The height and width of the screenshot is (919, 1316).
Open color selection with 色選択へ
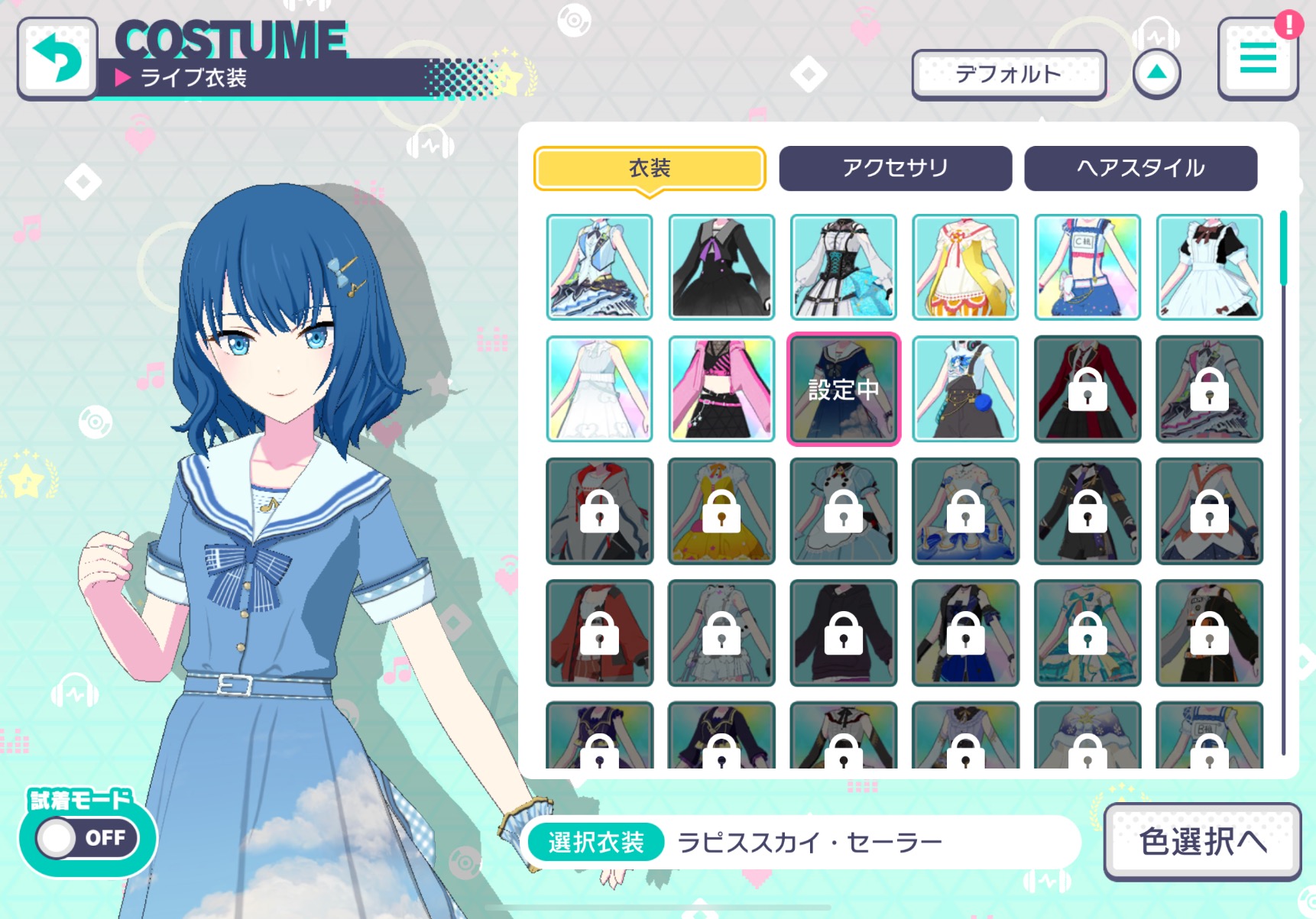[x=1202, y=841]
